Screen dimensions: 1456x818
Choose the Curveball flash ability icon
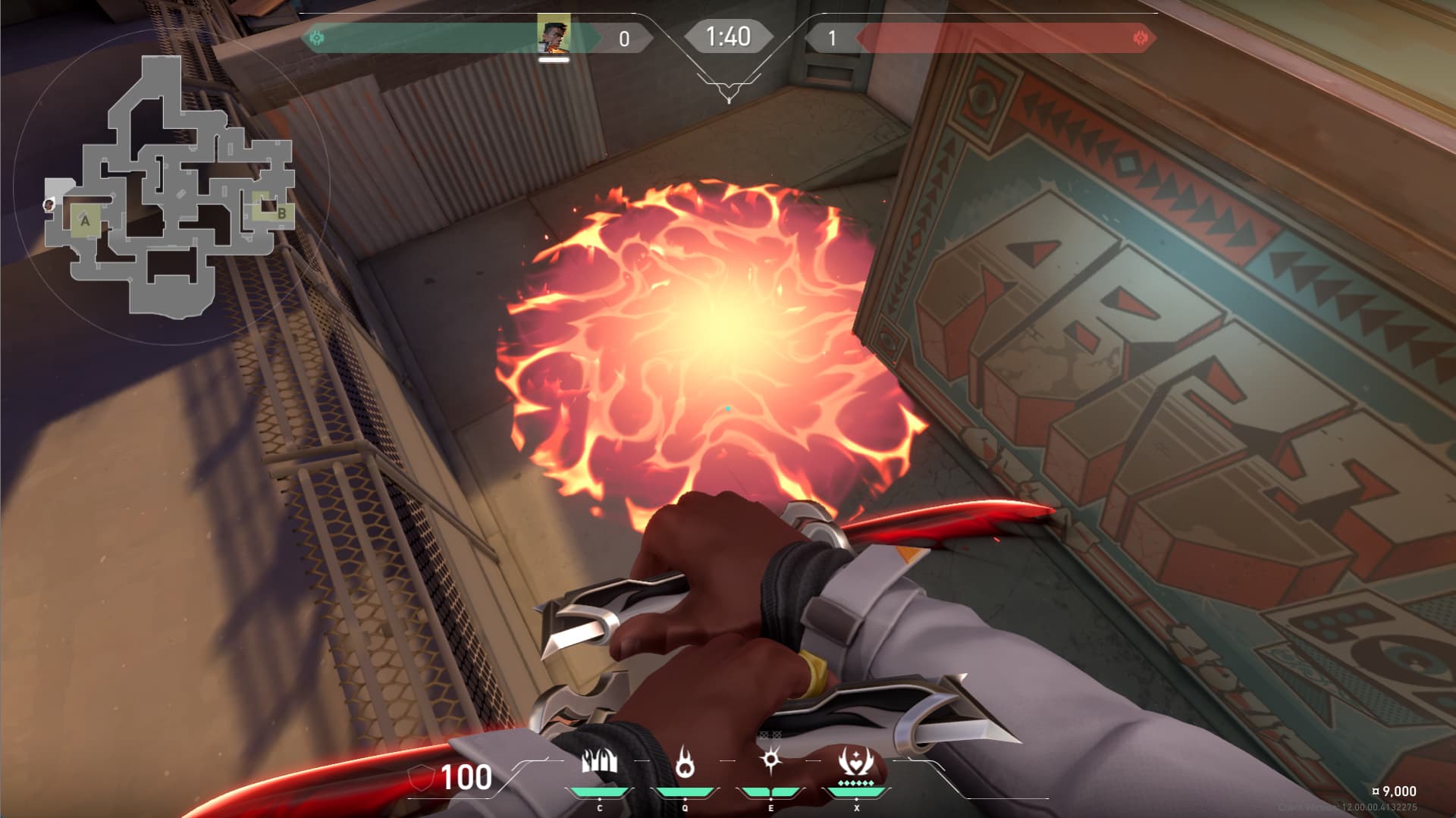(x=771, y=760)
